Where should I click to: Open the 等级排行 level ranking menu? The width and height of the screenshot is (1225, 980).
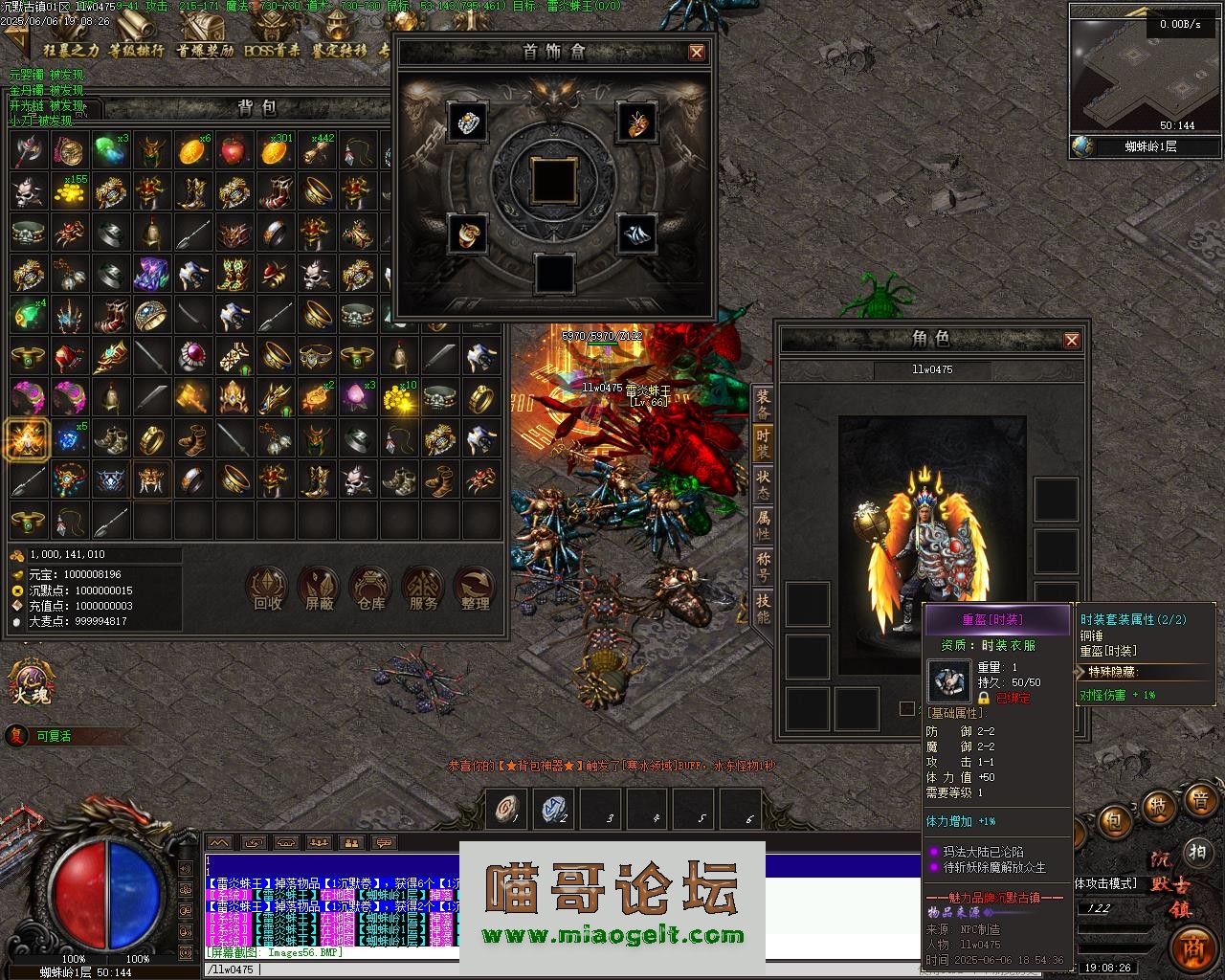pyautogui.click(x=136, y=51)
